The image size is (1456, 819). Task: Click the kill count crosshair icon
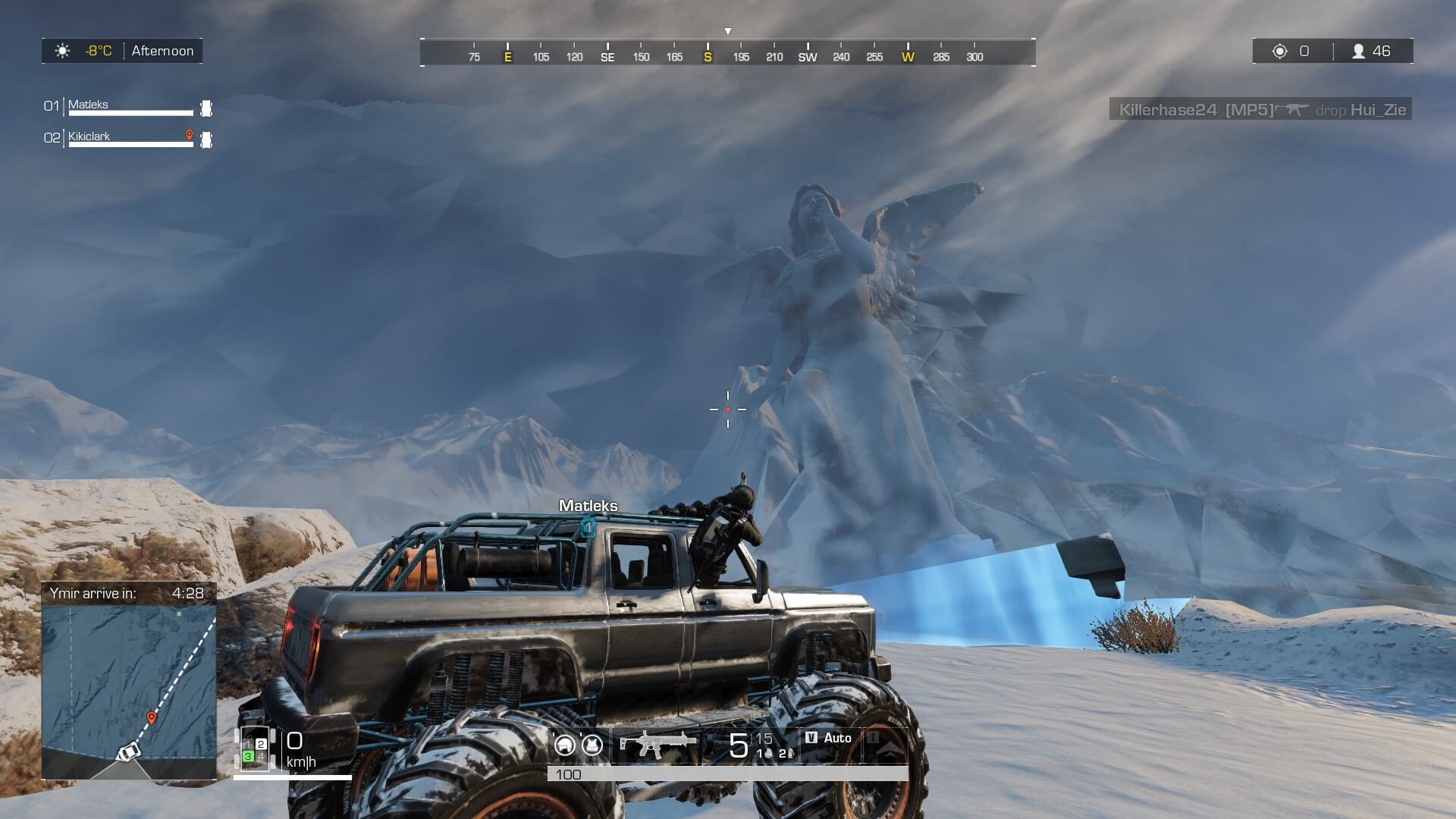(1280, 51)
